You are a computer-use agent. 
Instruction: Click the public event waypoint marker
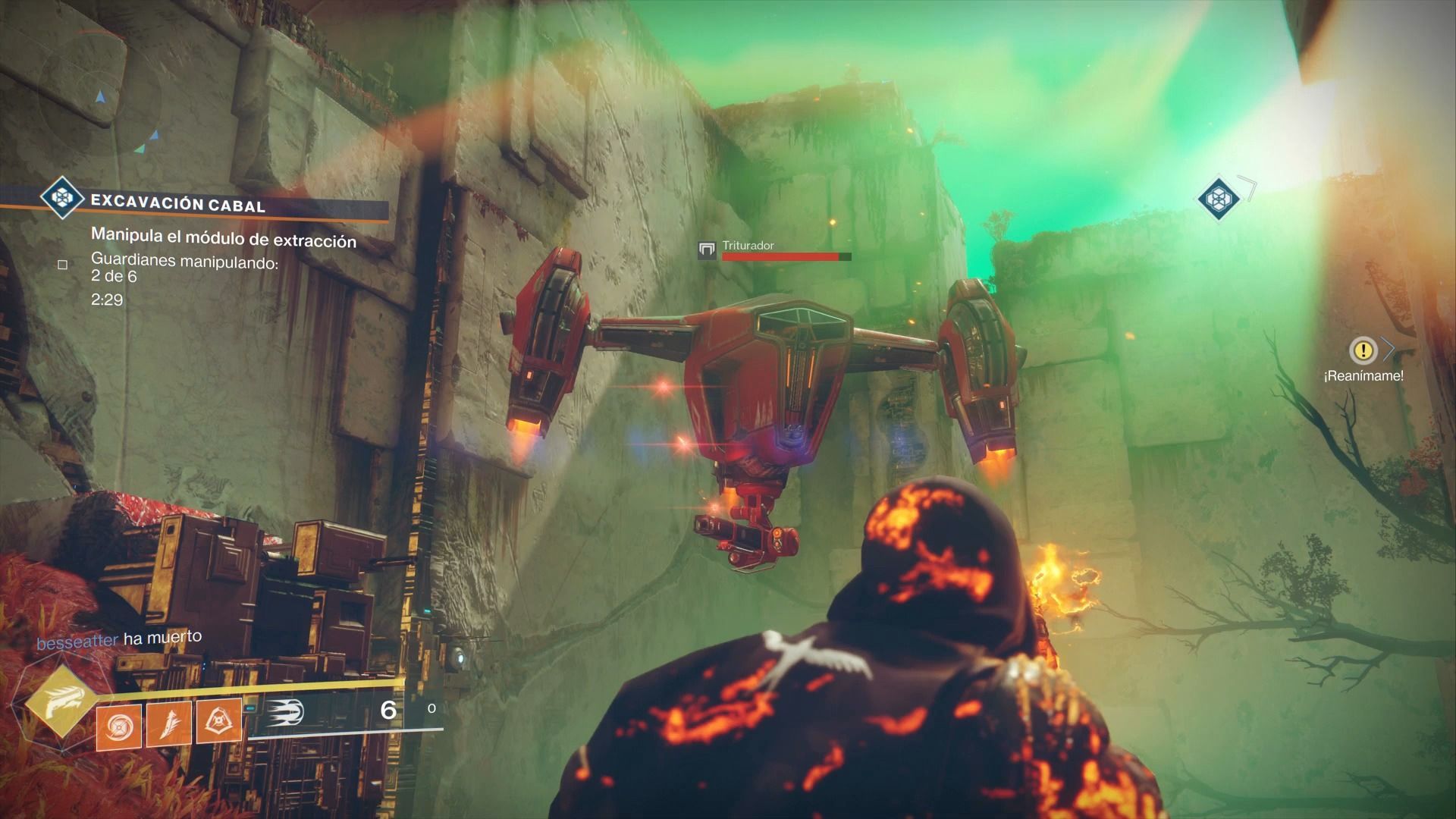1218,199
